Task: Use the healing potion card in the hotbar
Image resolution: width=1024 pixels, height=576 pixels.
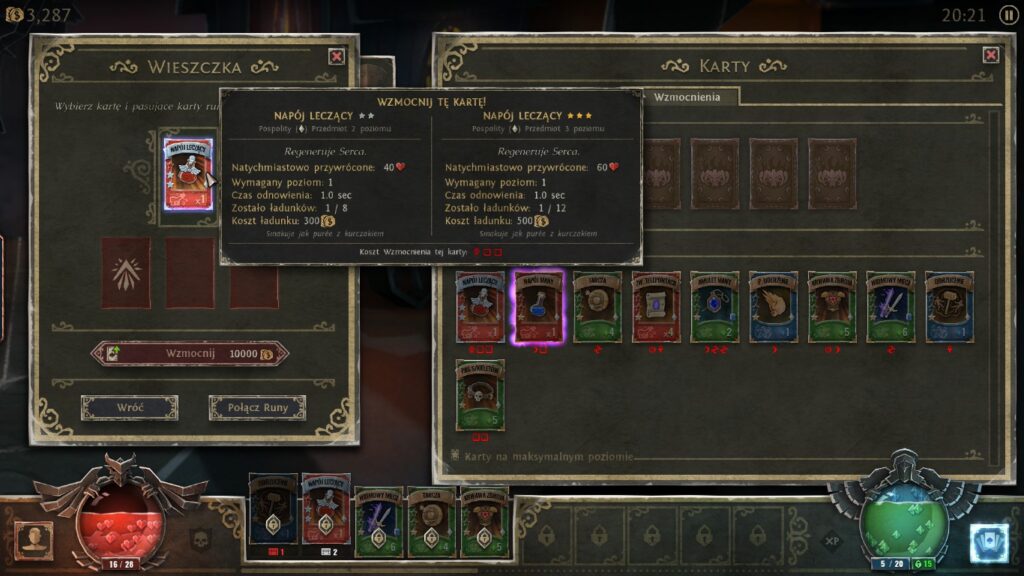Action: [326, 510]
